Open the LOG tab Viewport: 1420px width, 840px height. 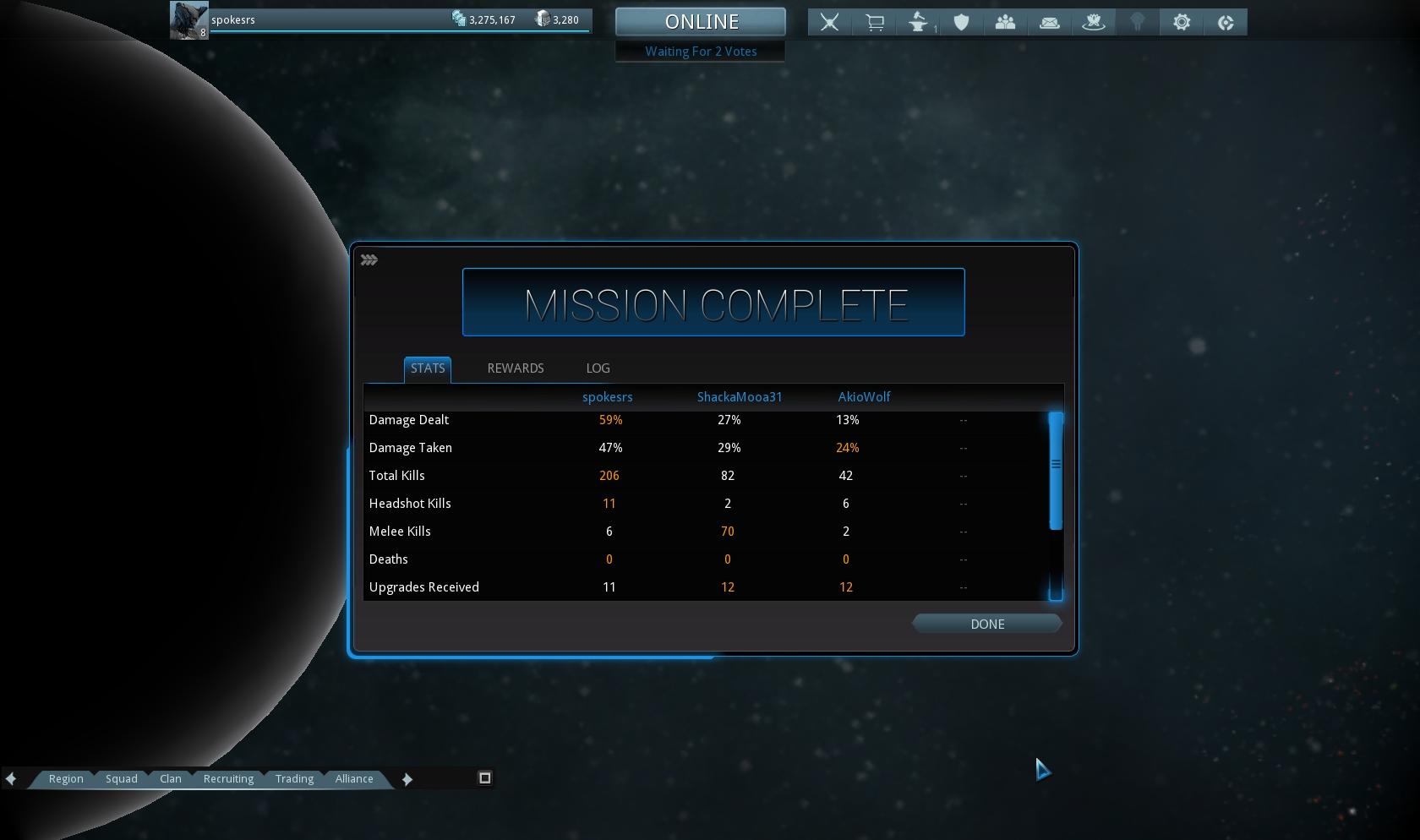coord(598,368)
